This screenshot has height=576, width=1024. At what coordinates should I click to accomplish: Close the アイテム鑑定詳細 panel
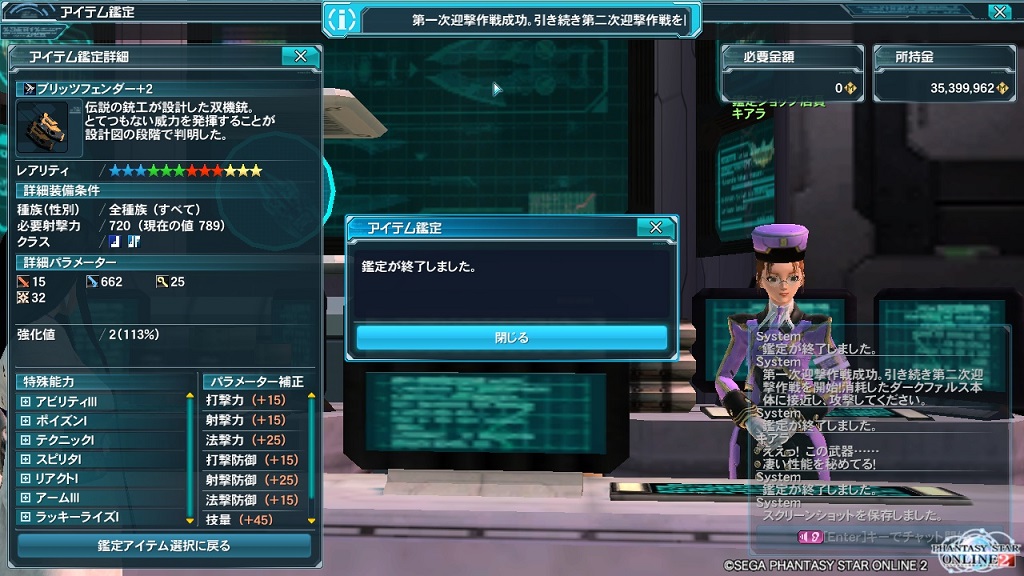click(x=300, y=57)
